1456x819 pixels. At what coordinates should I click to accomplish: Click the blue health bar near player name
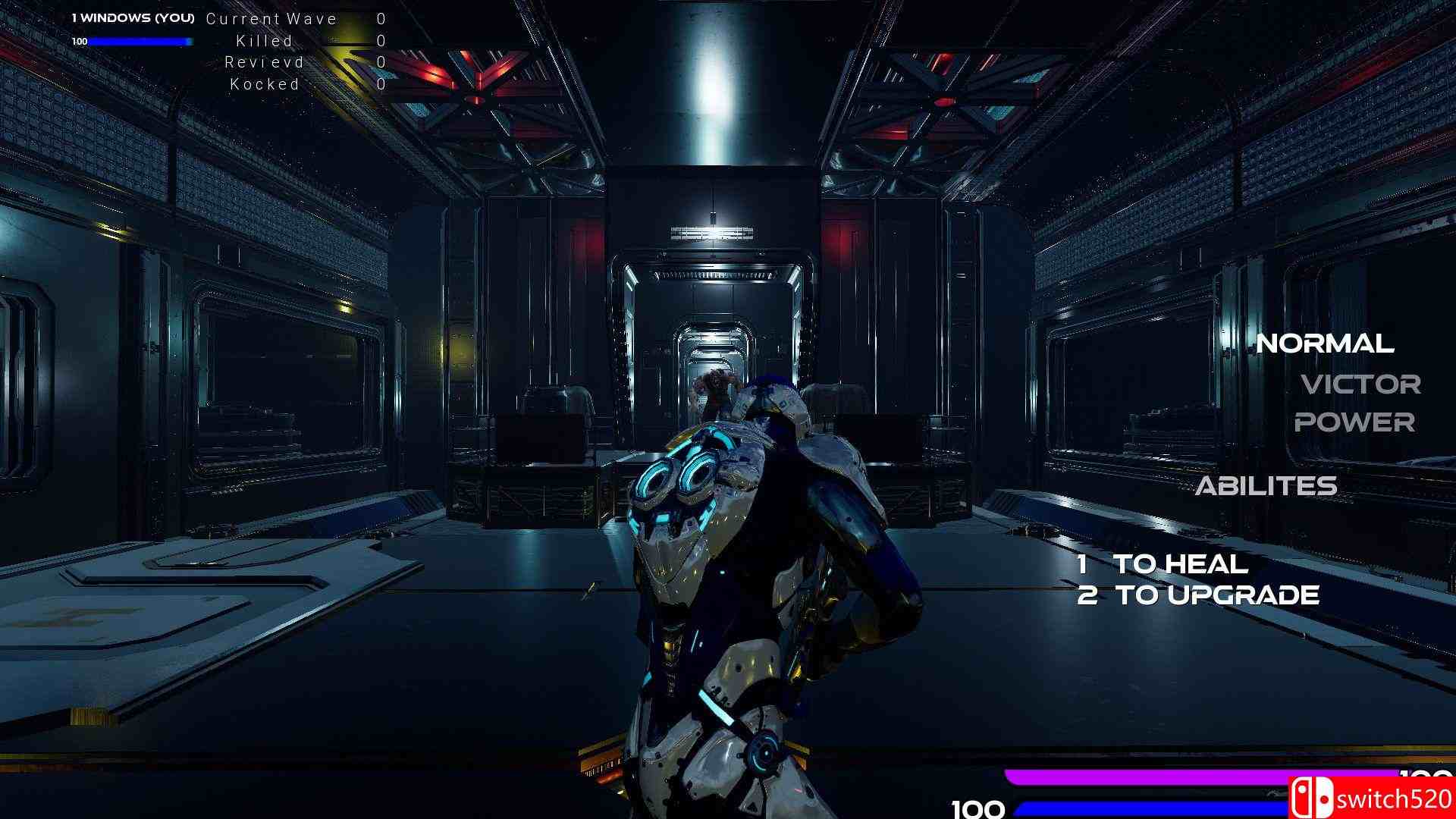point(140,42)
